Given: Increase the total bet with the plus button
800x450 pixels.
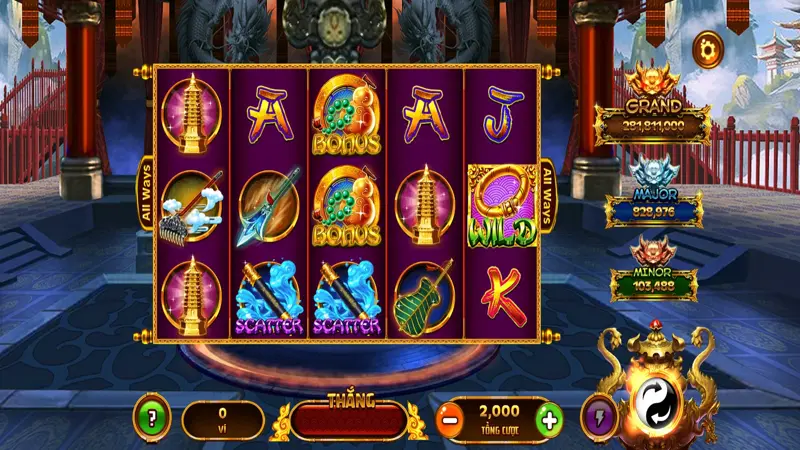Looking at the screenshot, I should click(x=547, y=420).
